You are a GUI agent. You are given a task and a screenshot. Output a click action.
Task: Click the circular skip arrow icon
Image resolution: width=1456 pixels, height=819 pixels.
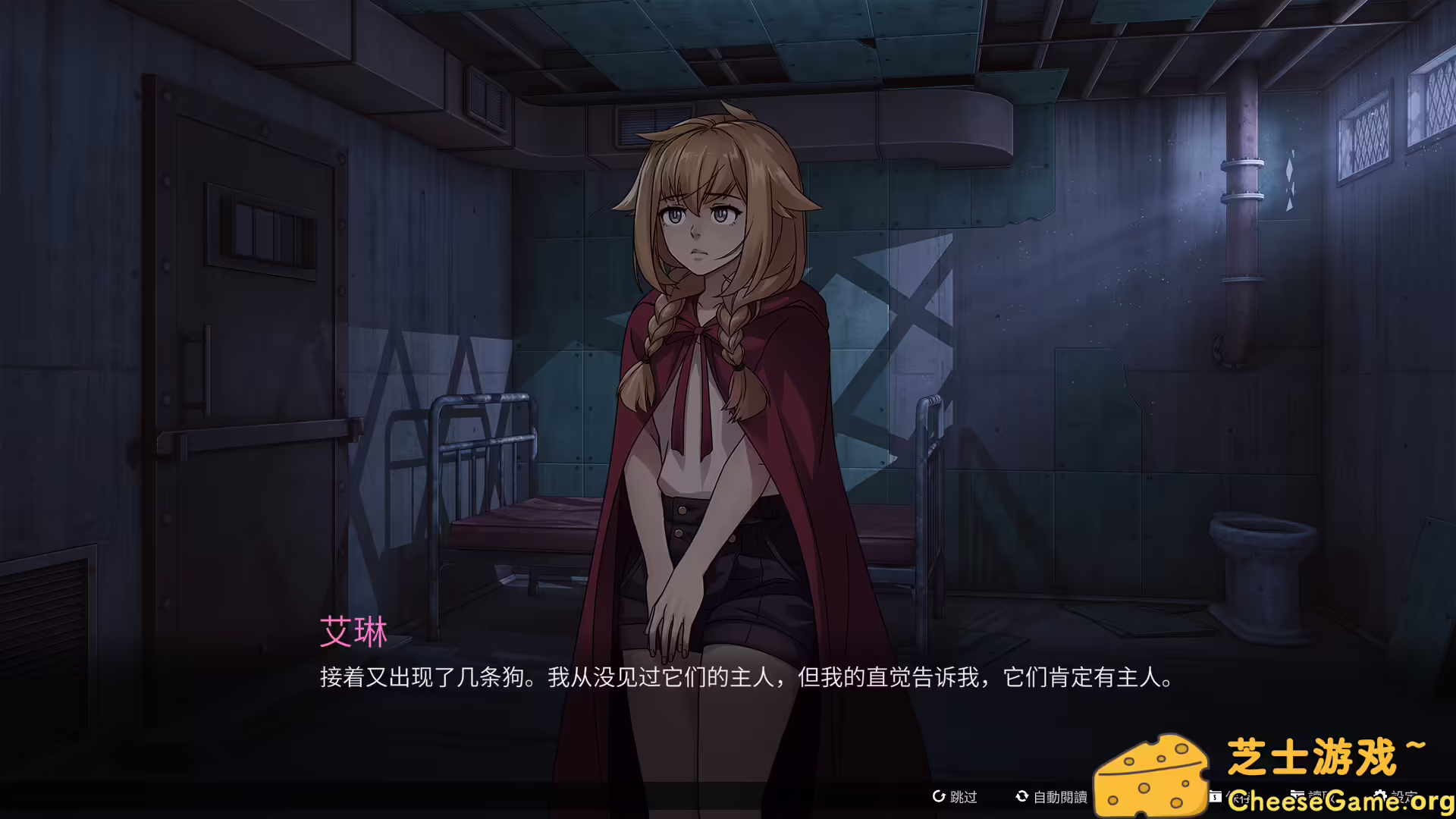939,797
